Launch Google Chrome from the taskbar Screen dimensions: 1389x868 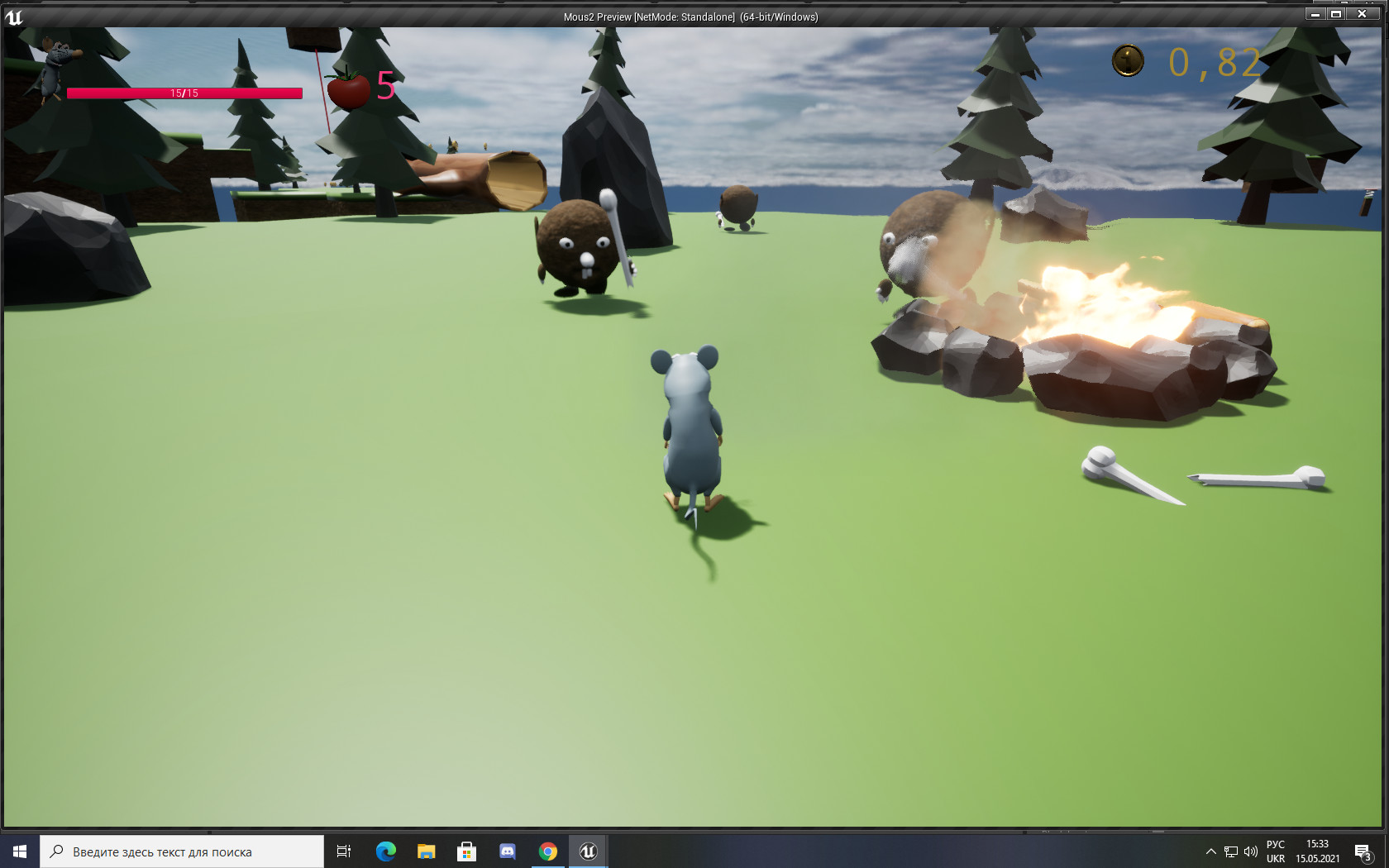(x=547, y=851)
